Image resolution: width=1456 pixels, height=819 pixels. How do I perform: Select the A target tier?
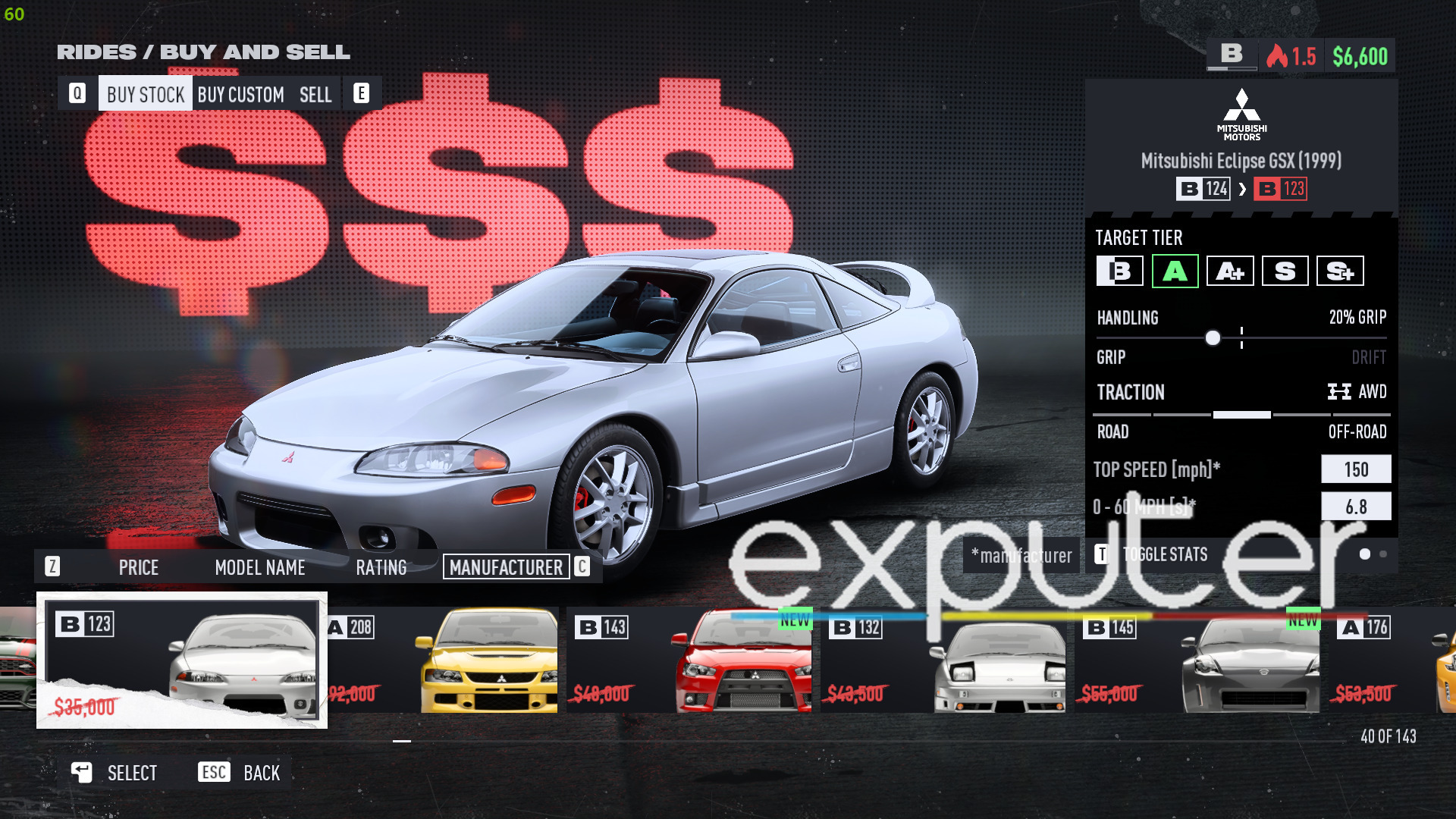1175,270
